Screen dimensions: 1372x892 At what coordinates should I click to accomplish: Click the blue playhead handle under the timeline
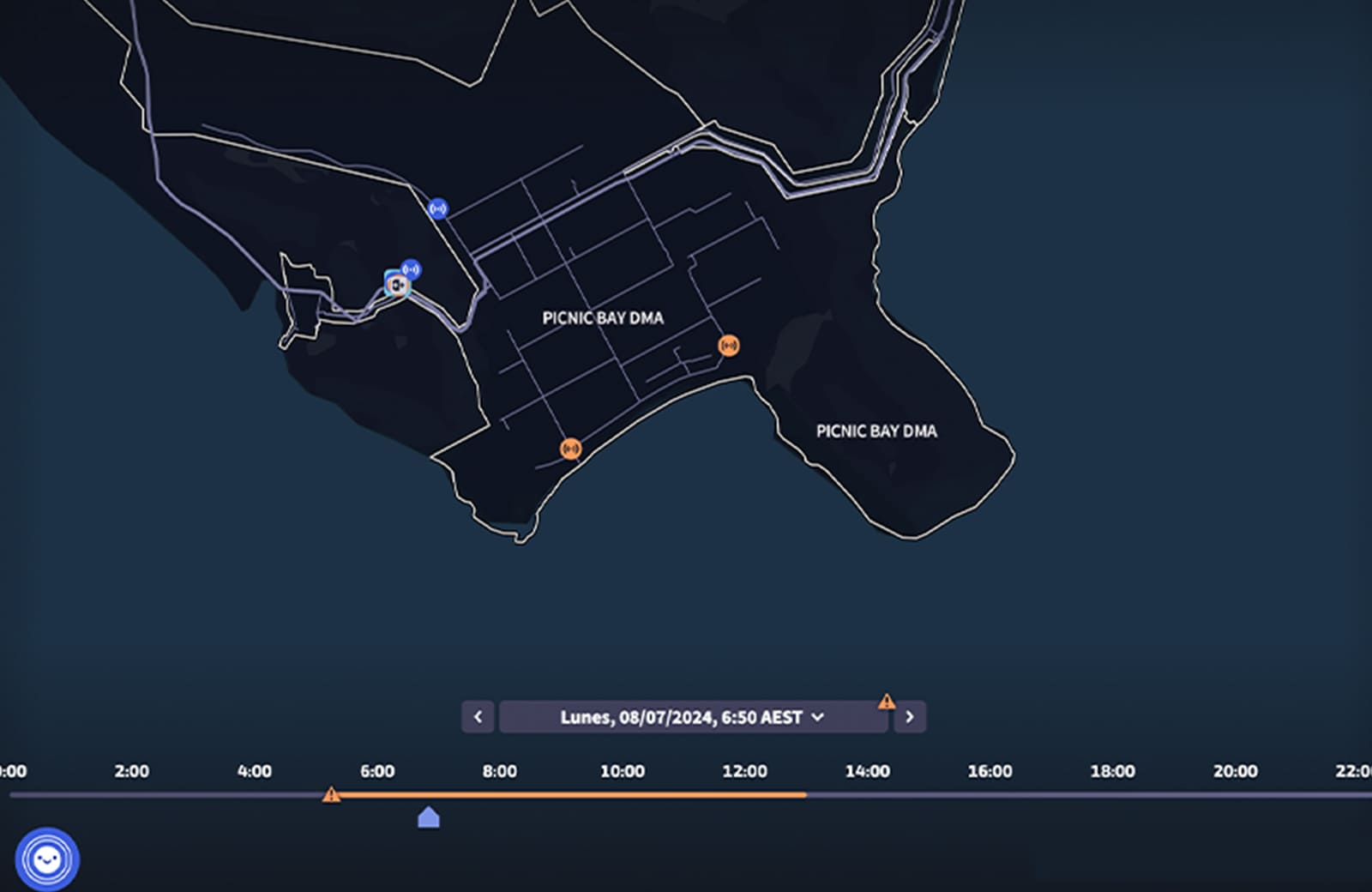[429, 818]
